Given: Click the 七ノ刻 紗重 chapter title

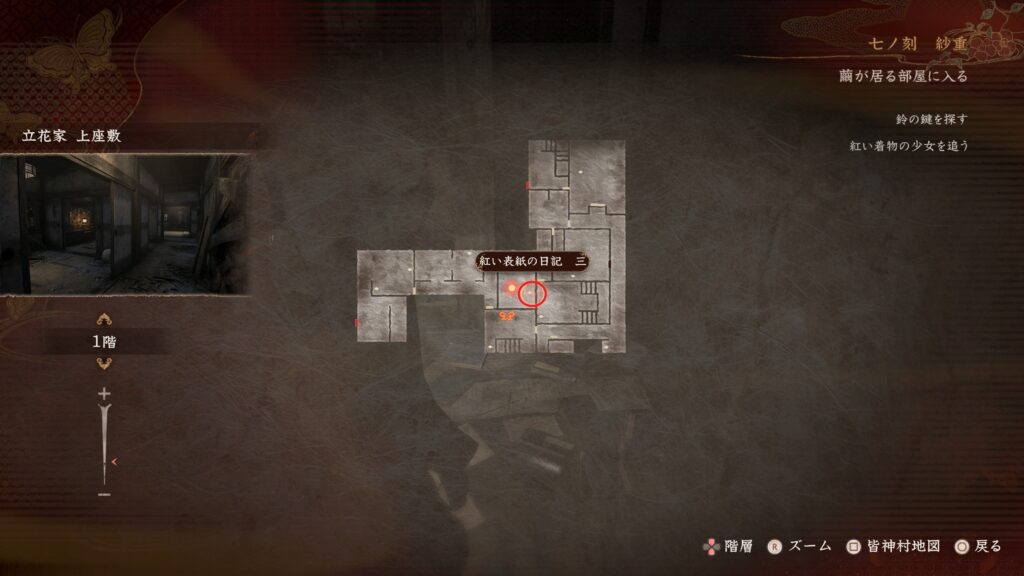Looking at the screenshot, I should click(917, 46).
